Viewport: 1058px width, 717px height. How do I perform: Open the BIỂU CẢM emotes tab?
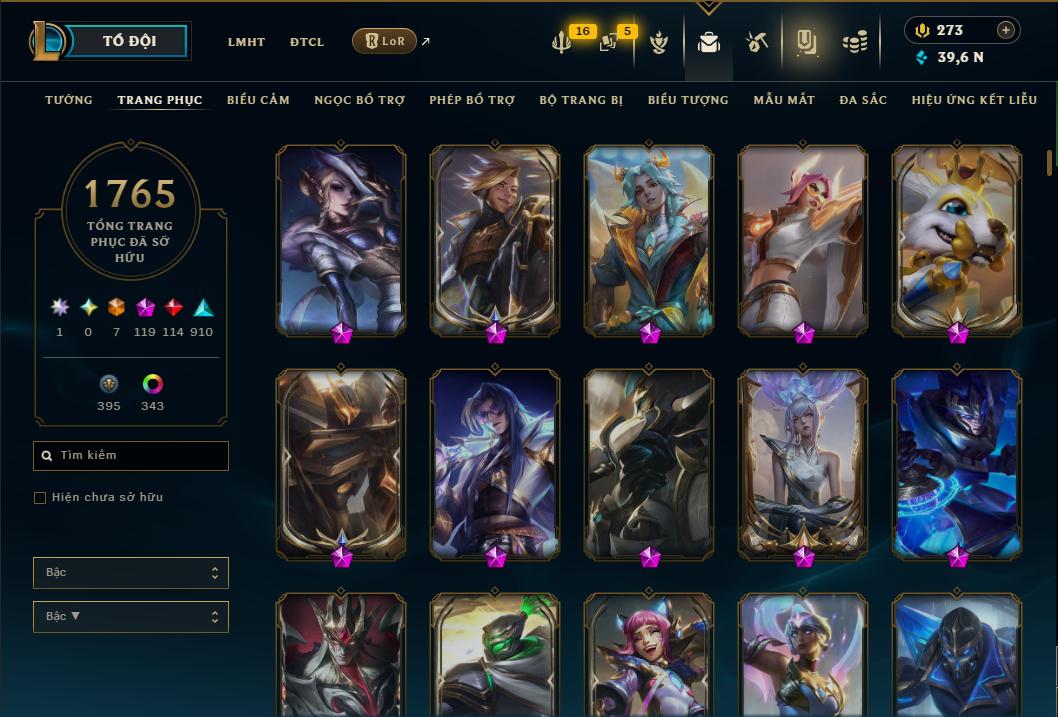tap(258, 100)
